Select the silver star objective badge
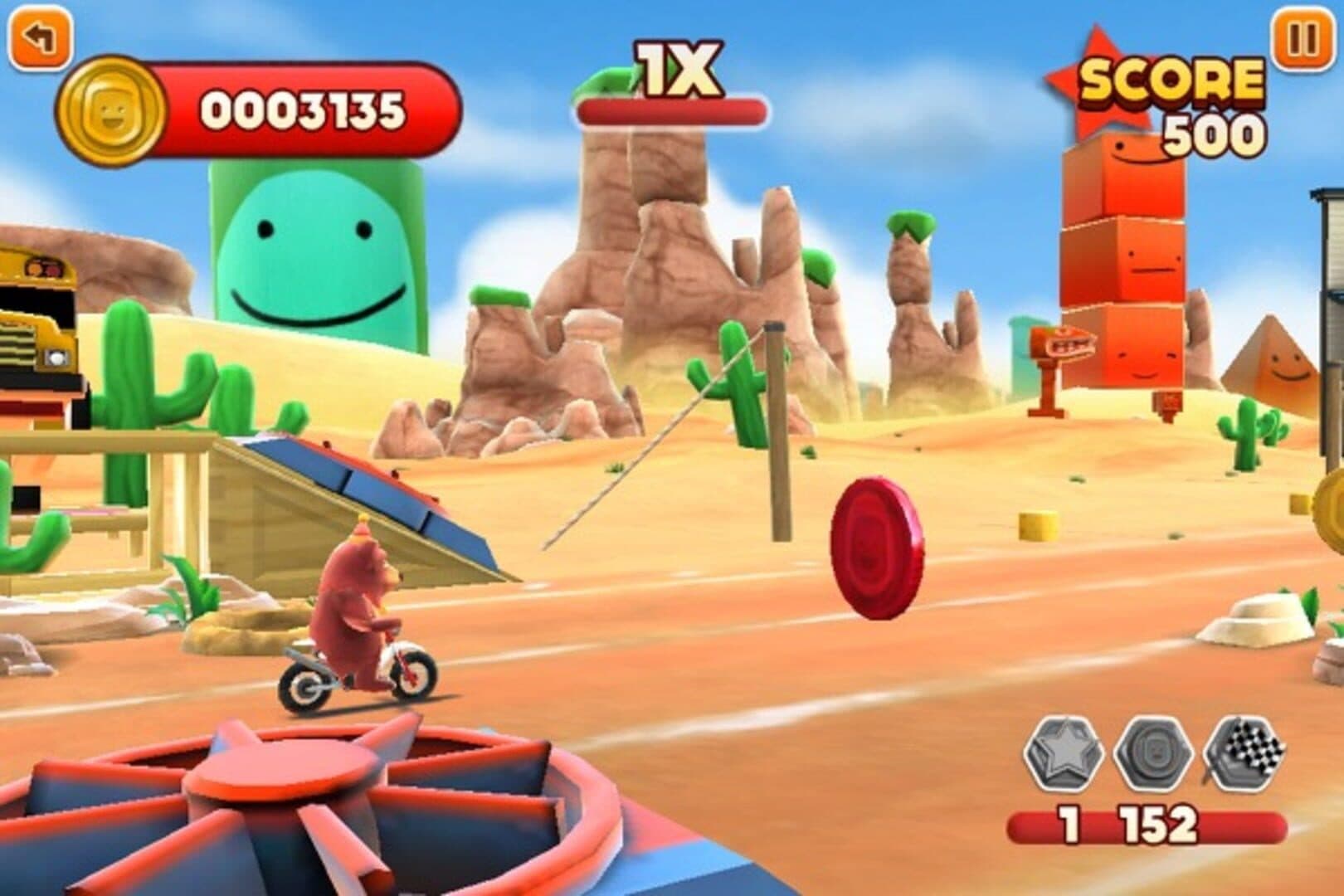Screen dimensions: 1344x896 (1064, 755)
